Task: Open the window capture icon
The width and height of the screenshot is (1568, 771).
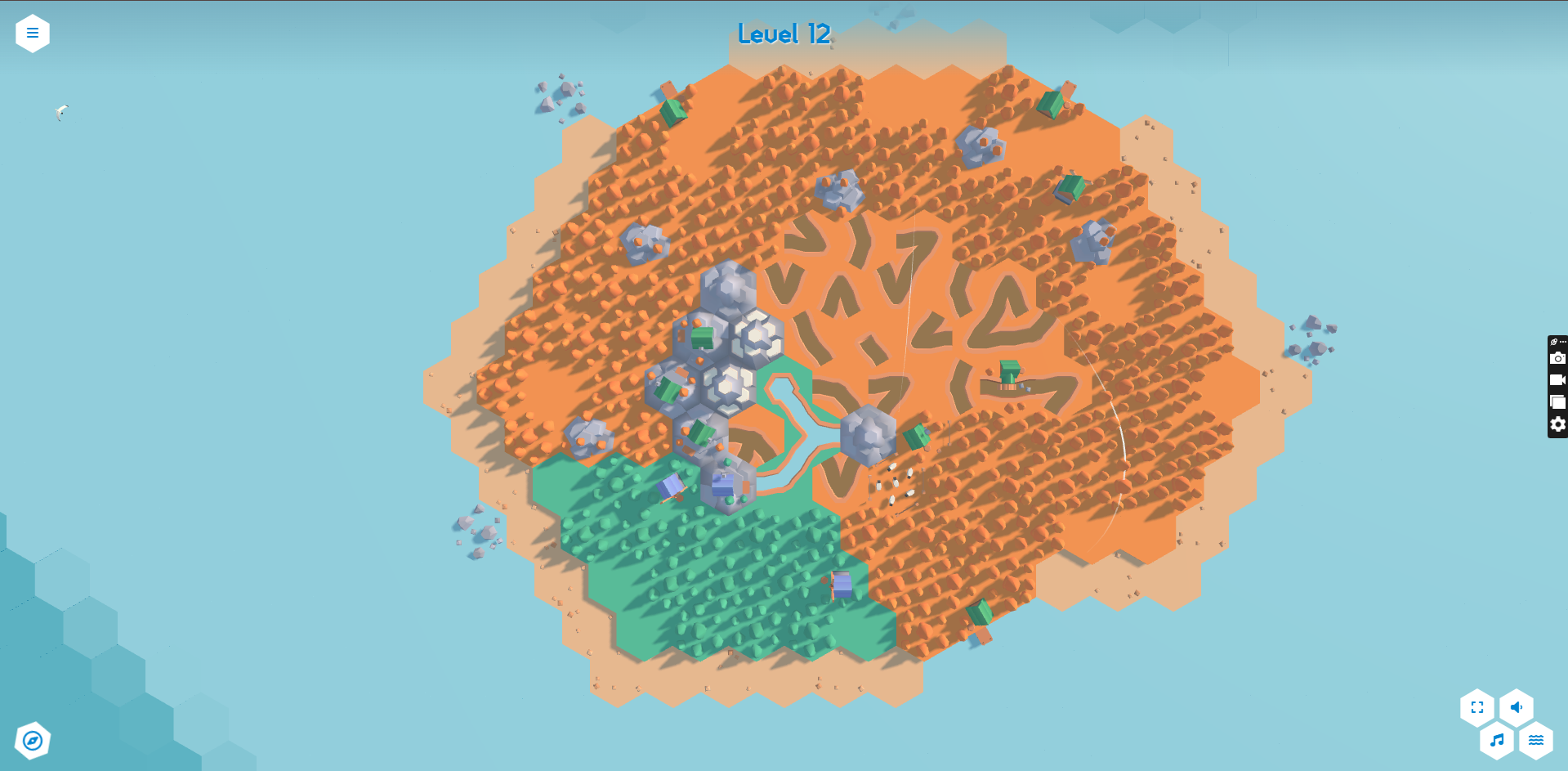Action: pyautogui.click(x=1558, y=402)
